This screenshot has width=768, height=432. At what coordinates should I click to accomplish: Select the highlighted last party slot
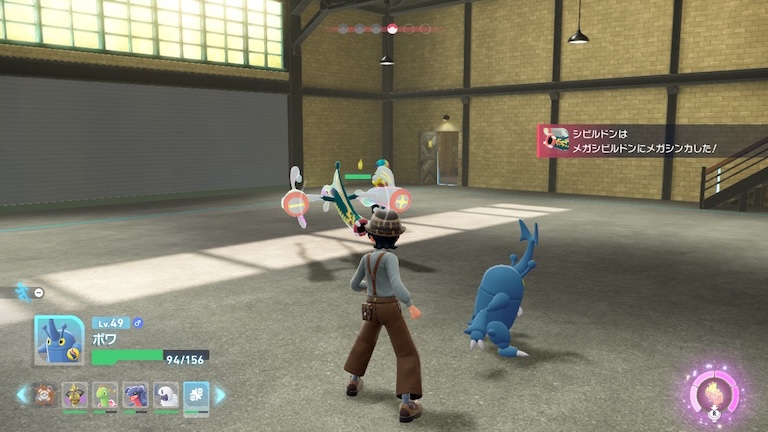(x=196, y=395)
